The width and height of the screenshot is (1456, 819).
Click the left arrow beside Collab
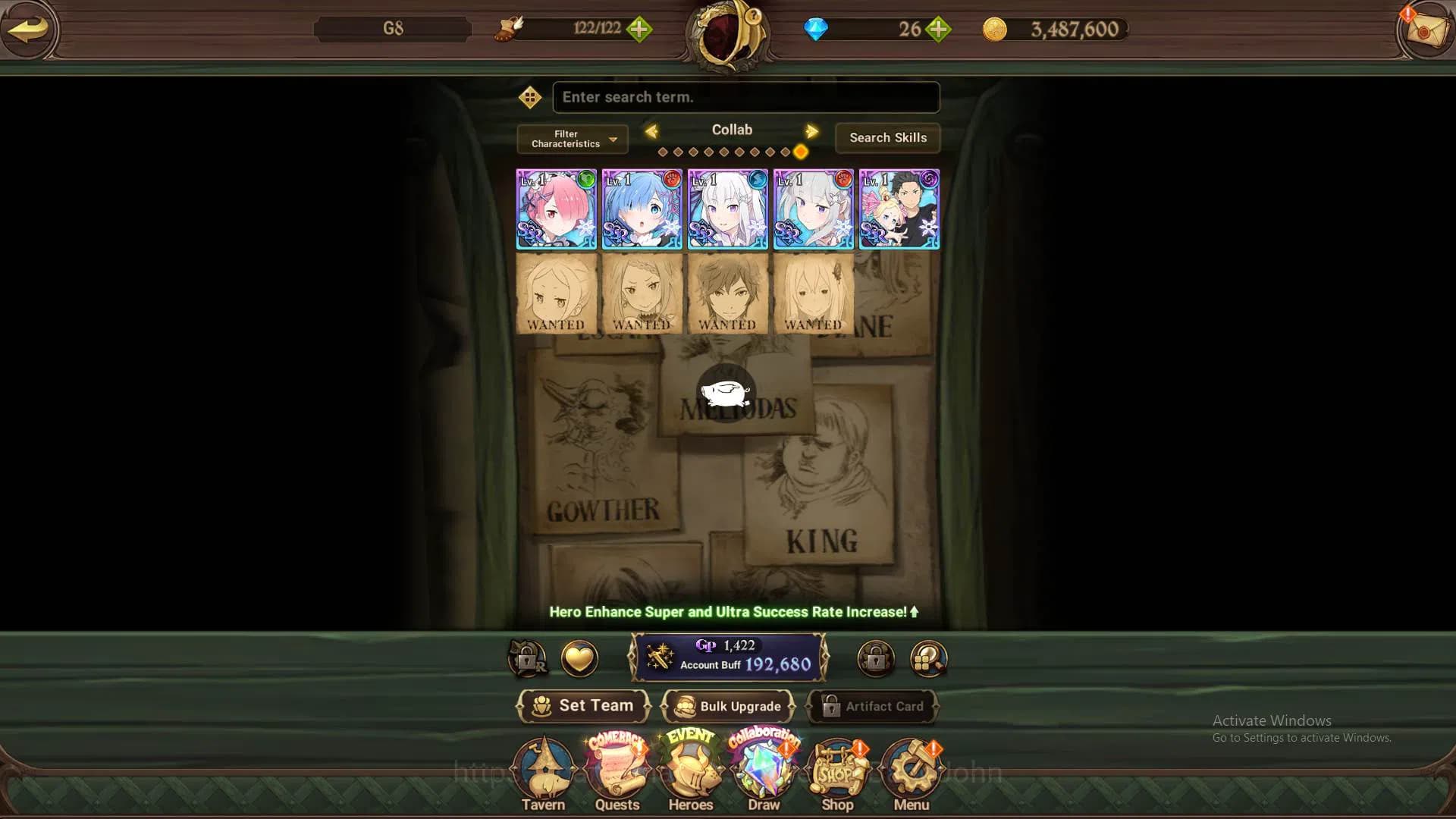[651, 130]
